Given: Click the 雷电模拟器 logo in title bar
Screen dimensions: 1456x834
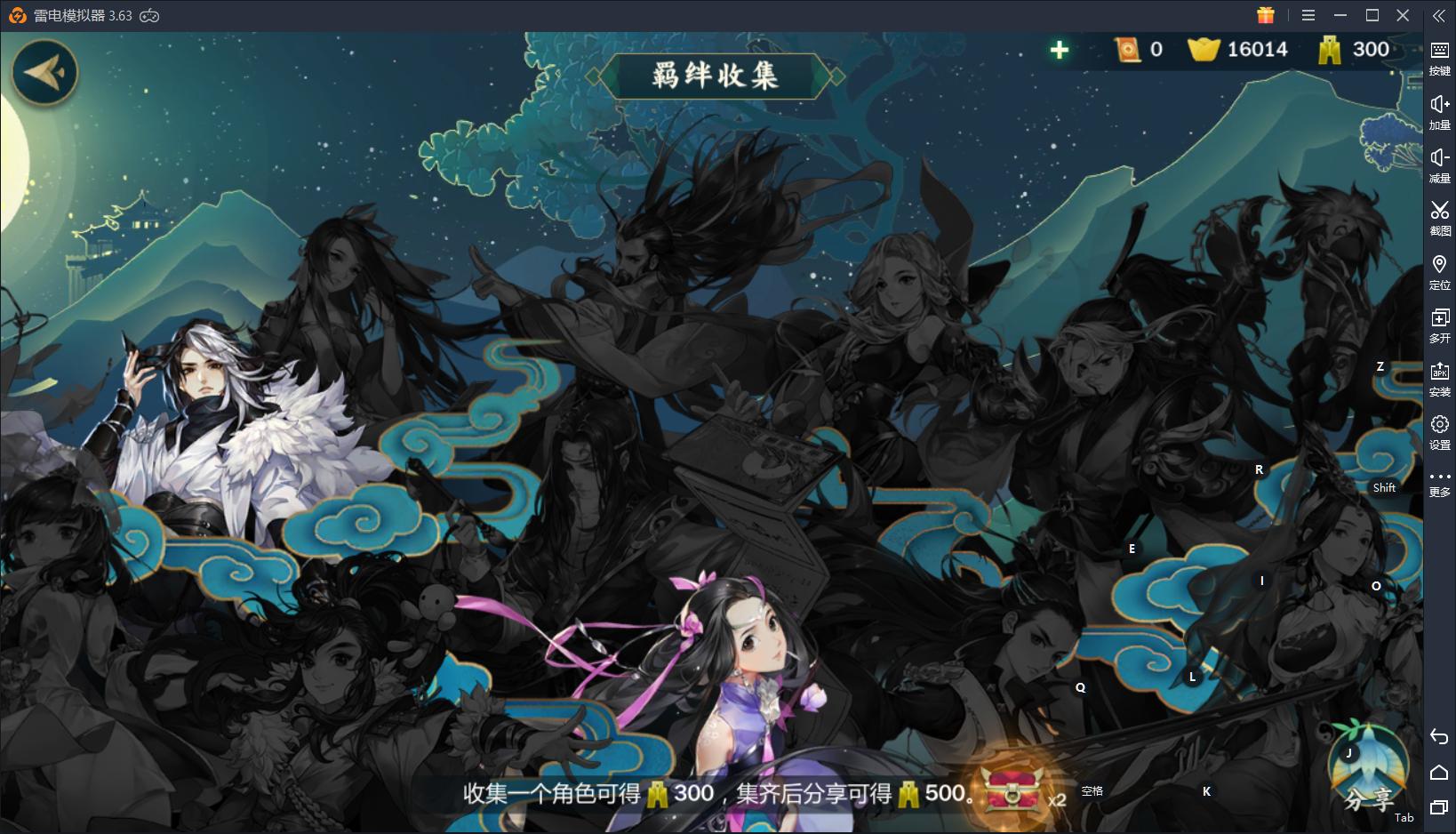Looking at the screenshot, I should tap(18, 15).
